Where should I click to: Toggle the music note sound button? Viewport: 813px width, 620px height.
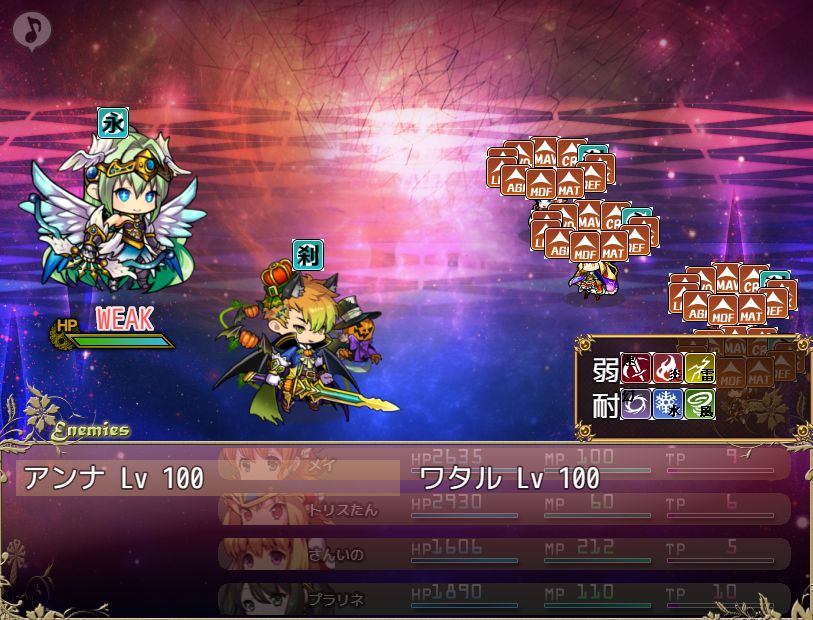pyautogui.click(x=31, y=30)
